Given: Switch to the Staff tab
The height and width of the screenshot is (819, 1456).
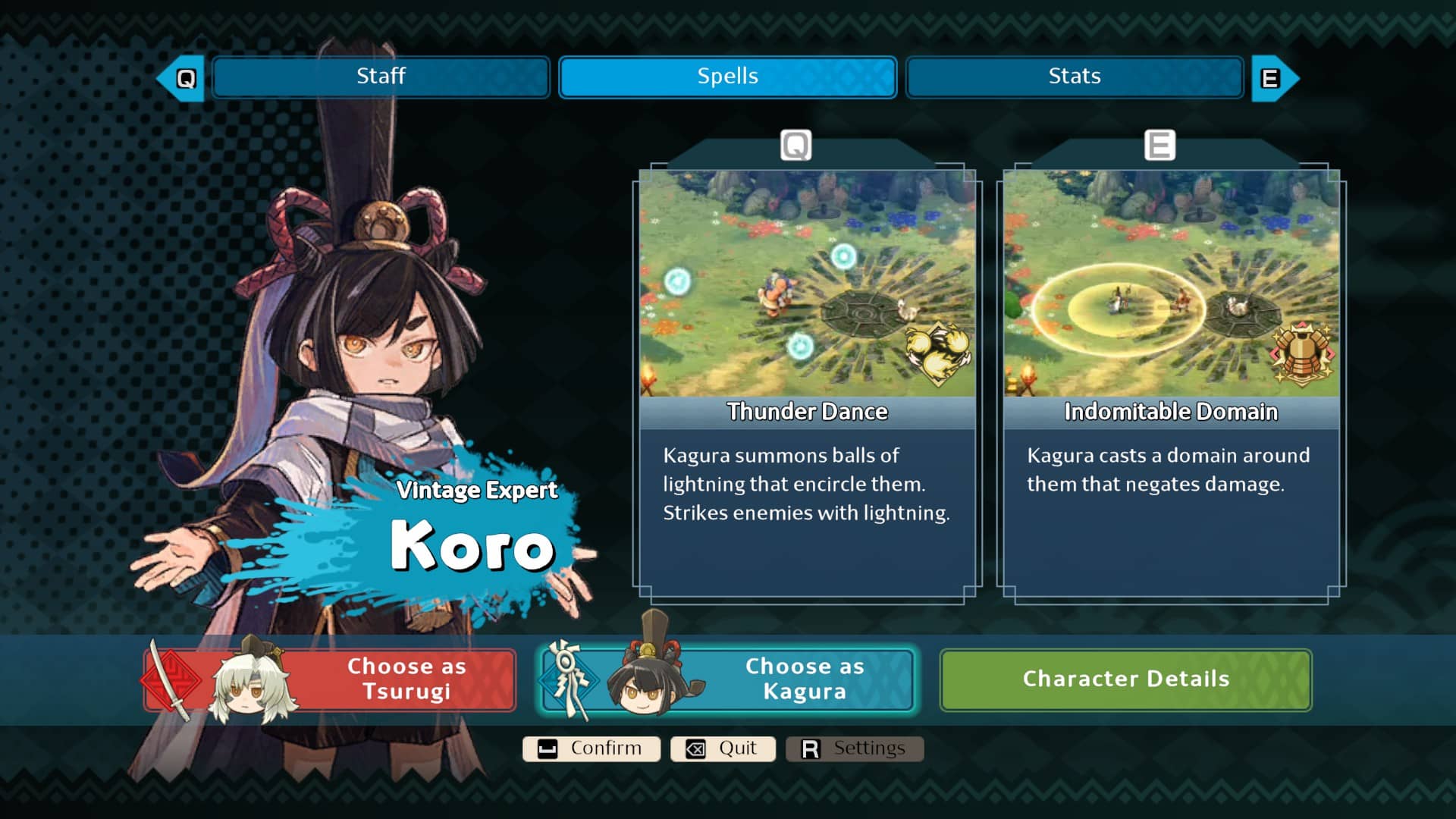Looking at the screenshot, I should [381, 77].
